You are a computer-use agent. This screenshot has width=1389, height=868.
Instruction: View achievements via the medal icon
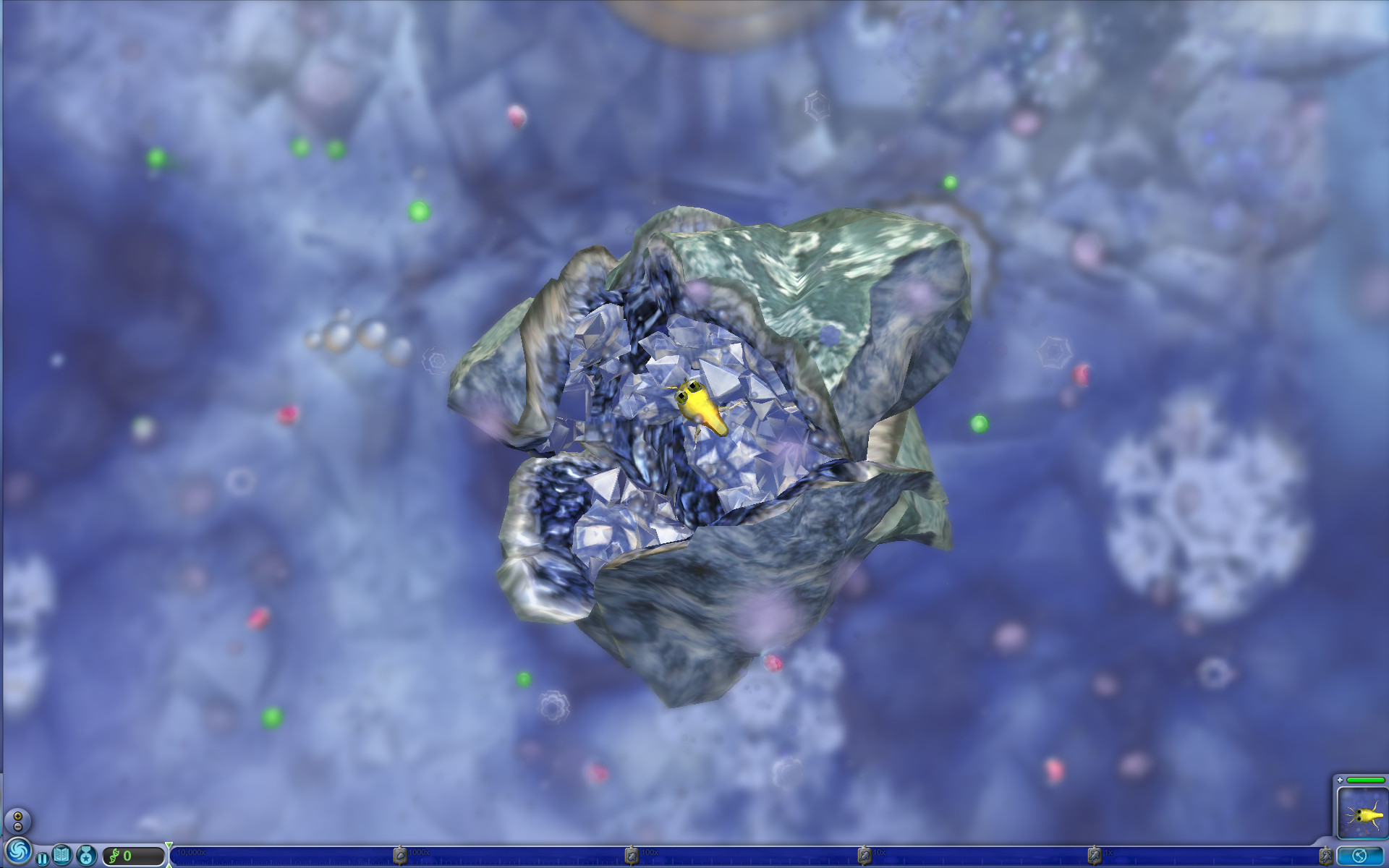87,856
